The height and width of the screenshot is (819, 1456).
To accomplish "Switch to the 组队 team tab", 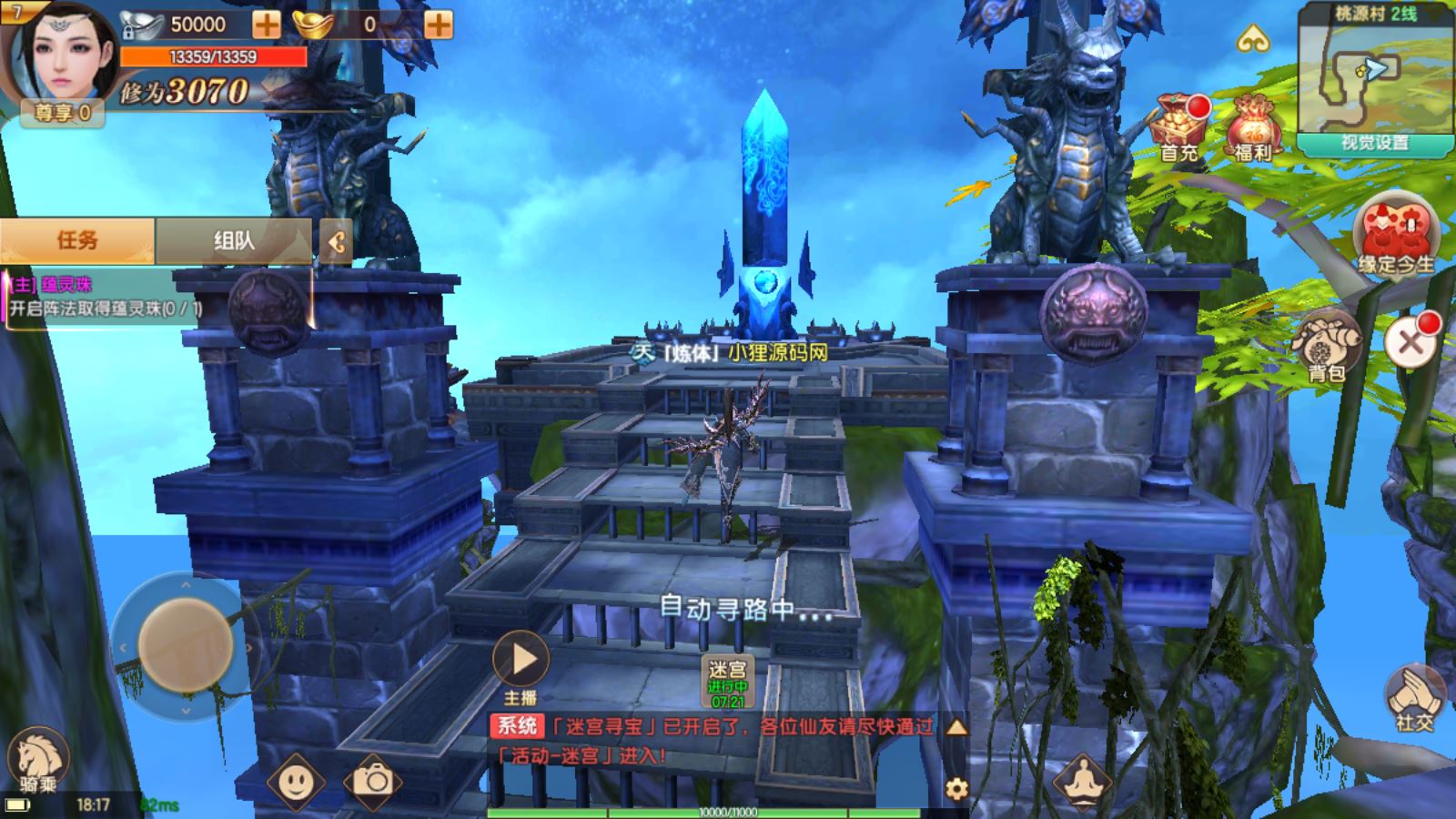I will [x=234, y=240].
